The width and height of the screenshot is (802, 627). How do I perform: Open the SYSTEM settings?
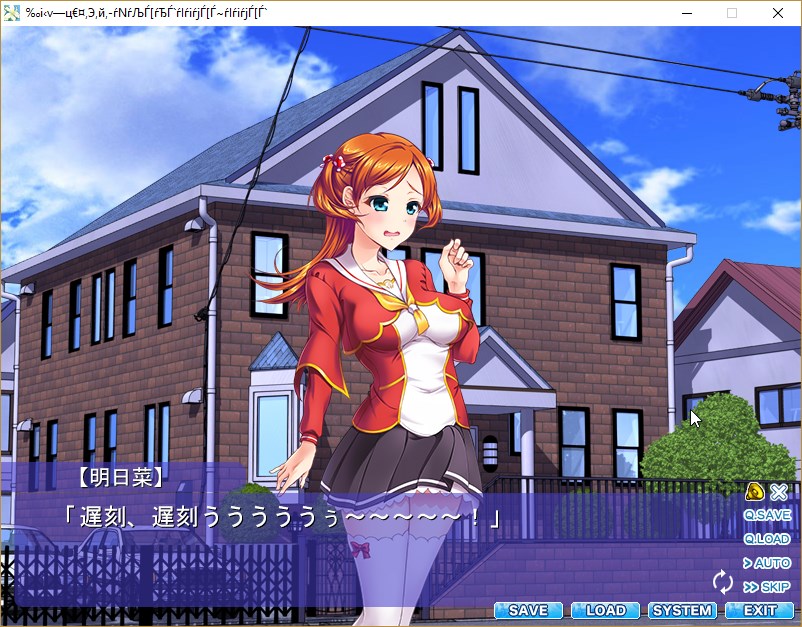pyautogui.click(x=682, y=610)
